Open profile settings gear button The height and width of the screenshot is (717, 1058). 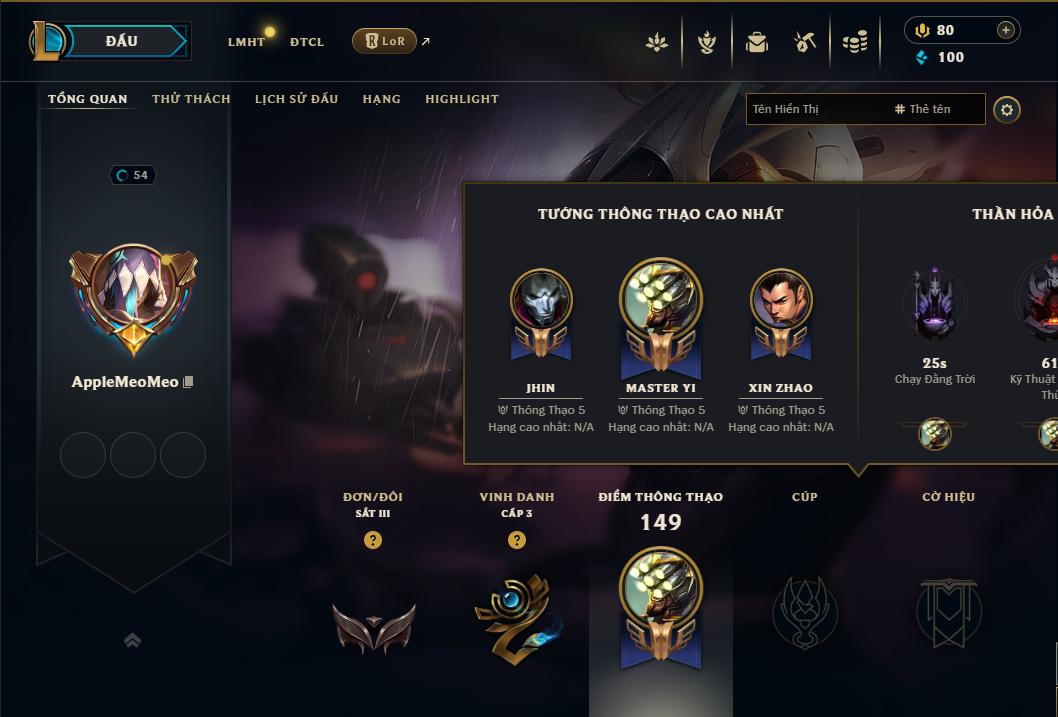click(x=1007, y=109)
